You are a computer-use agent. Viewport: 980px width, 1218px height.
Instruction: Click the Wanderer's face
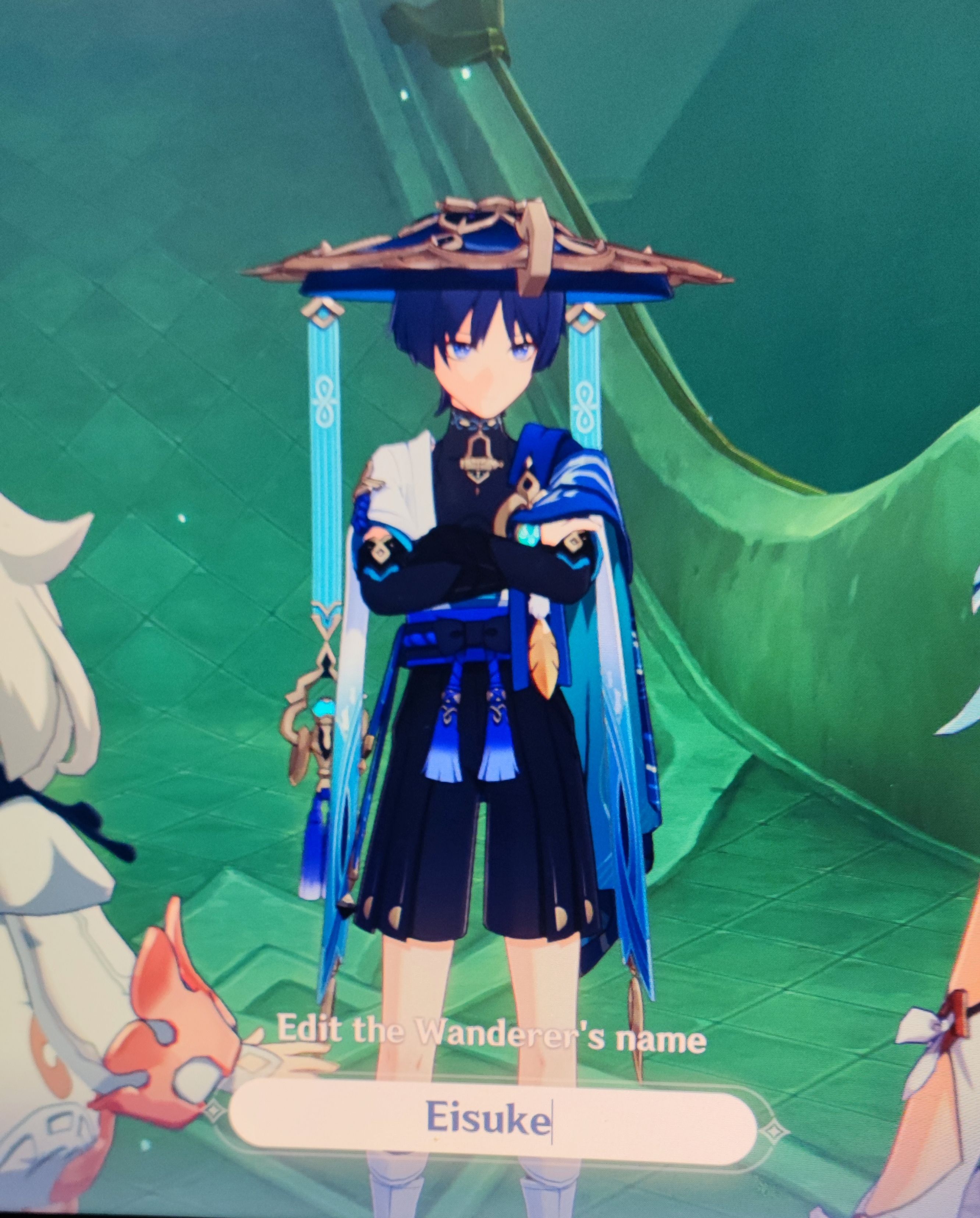tap(489, 367)
